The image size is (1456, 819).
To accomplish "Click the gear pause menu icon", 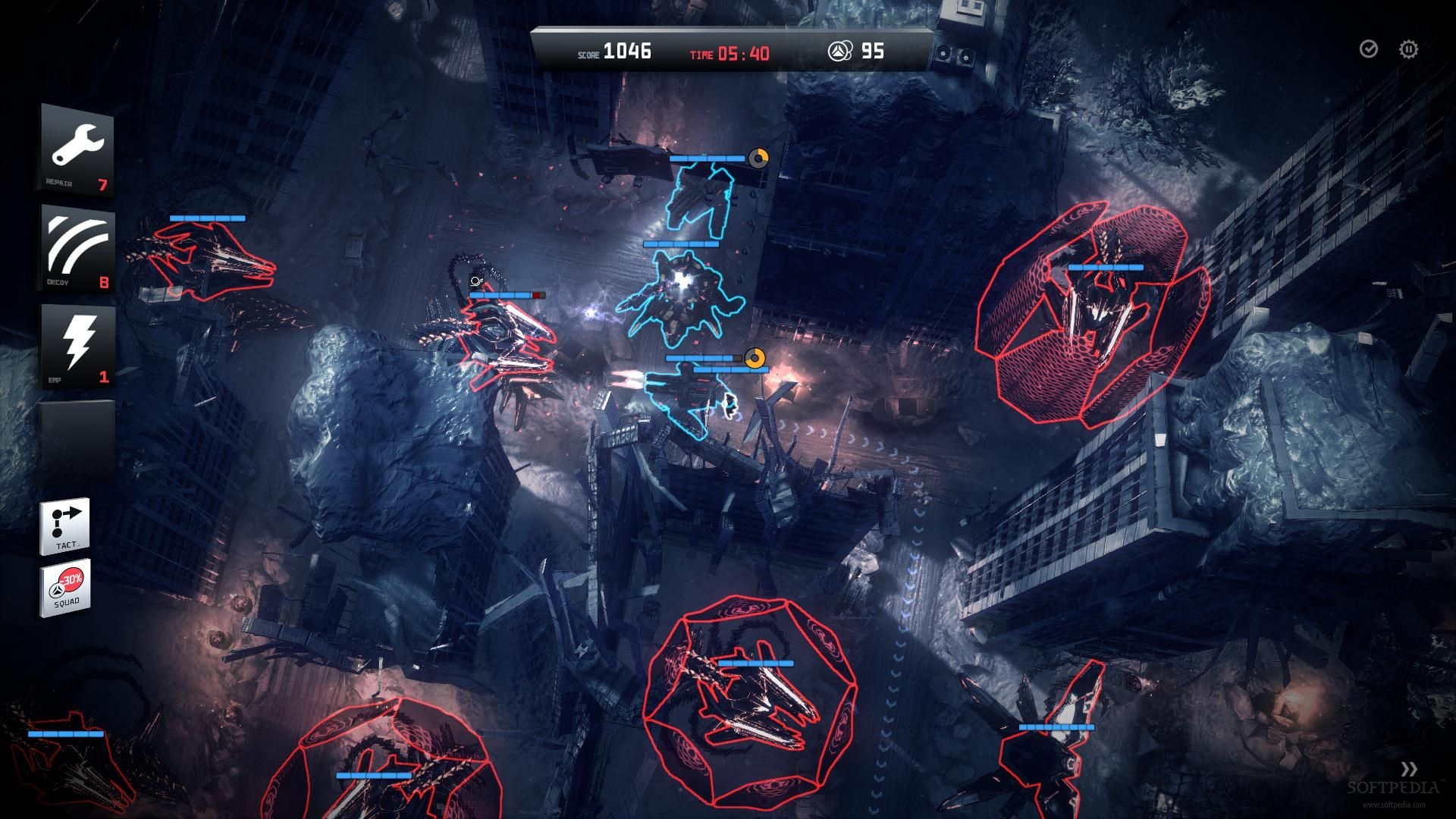I will pyautogui.click(x=1408, y=49).
